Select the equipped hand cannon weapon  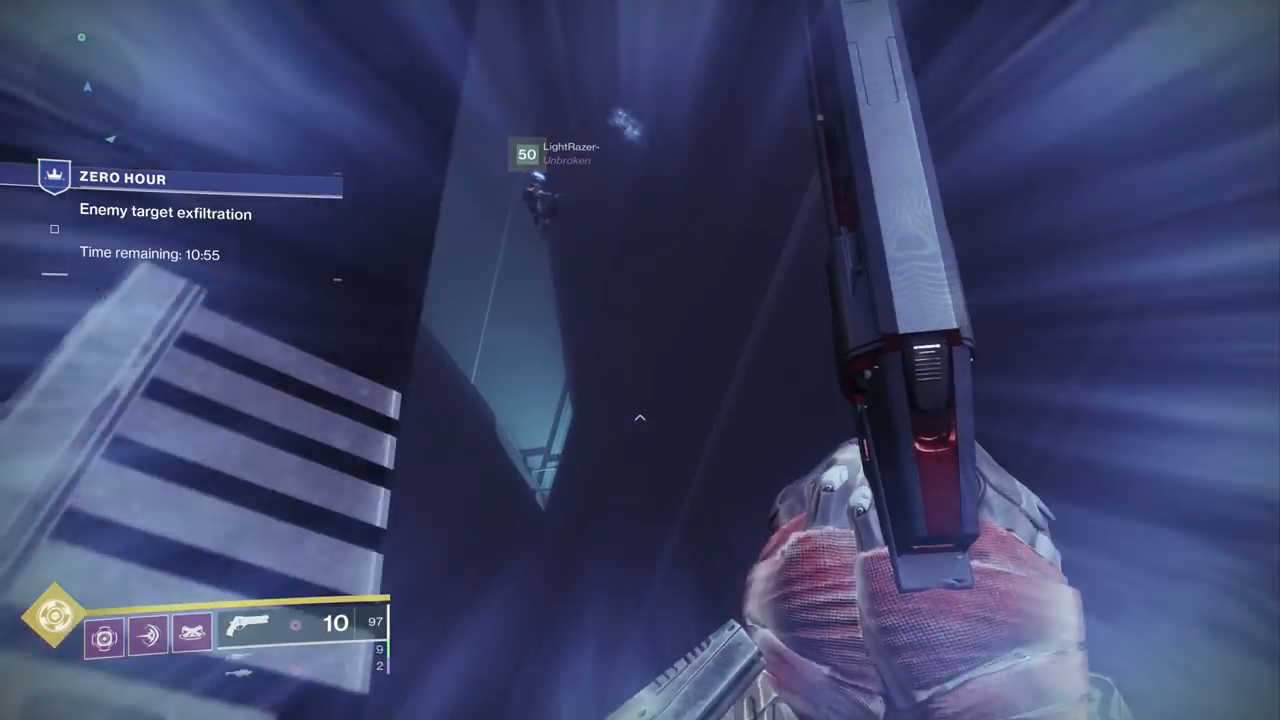[x=247, y=626]
